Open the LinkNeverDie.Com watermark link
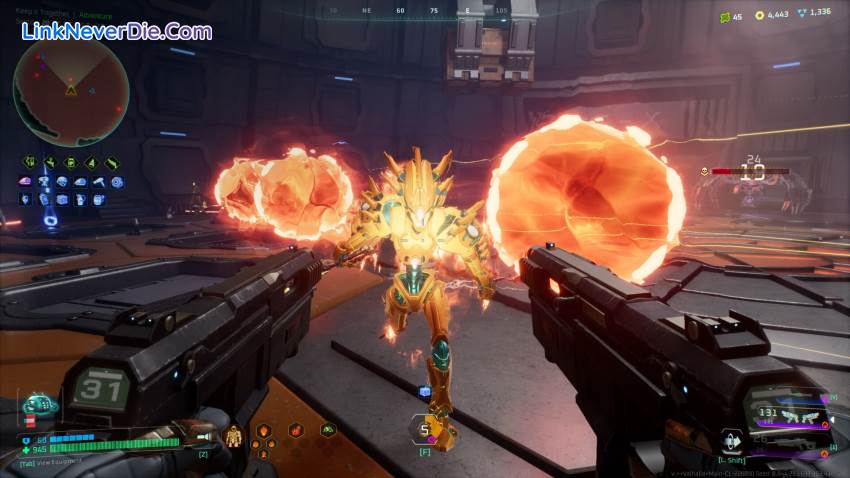This screenshot has width=850, height=478. 117,31
